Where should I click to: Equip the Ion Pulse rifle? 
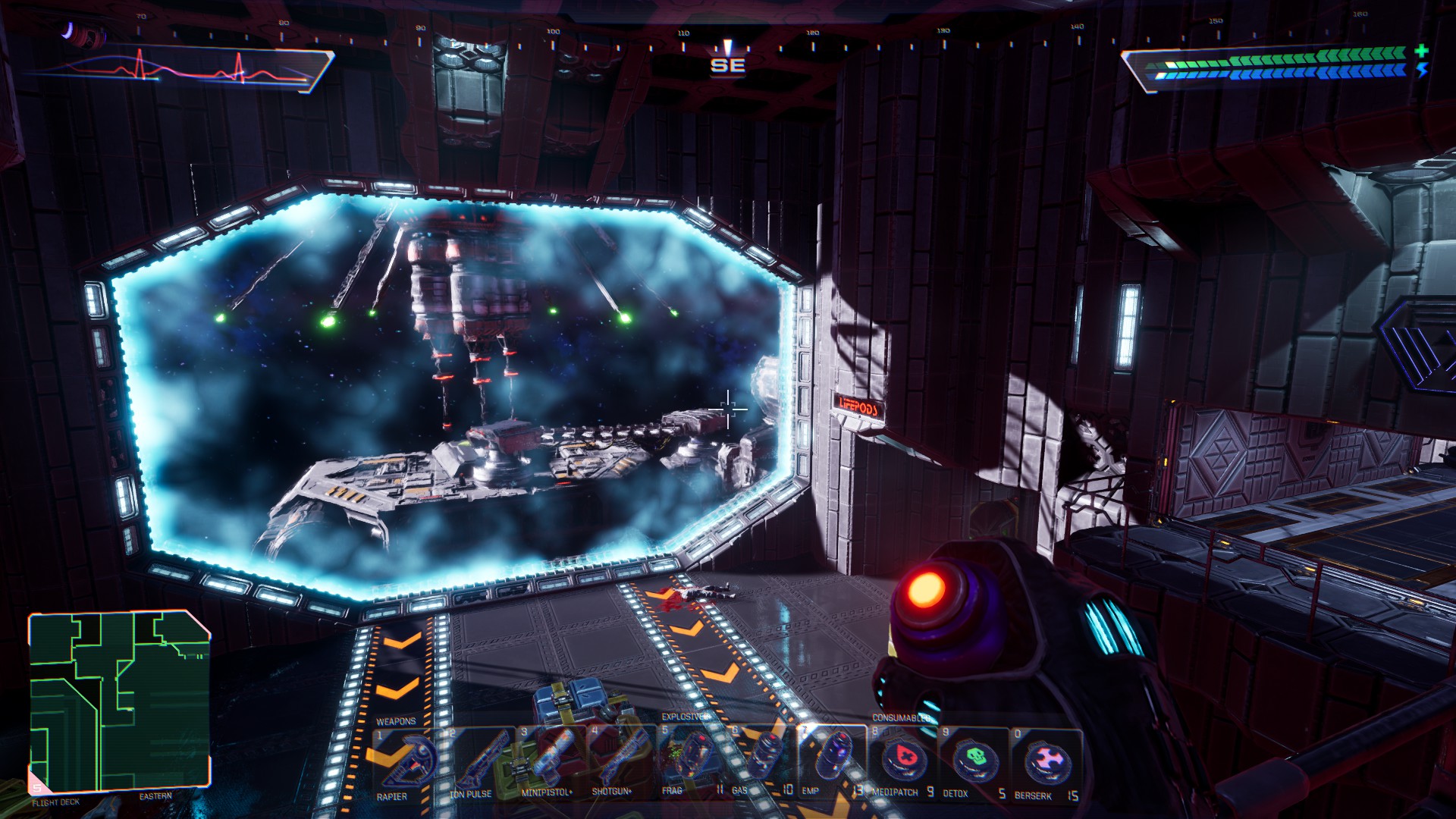point(479,761)
